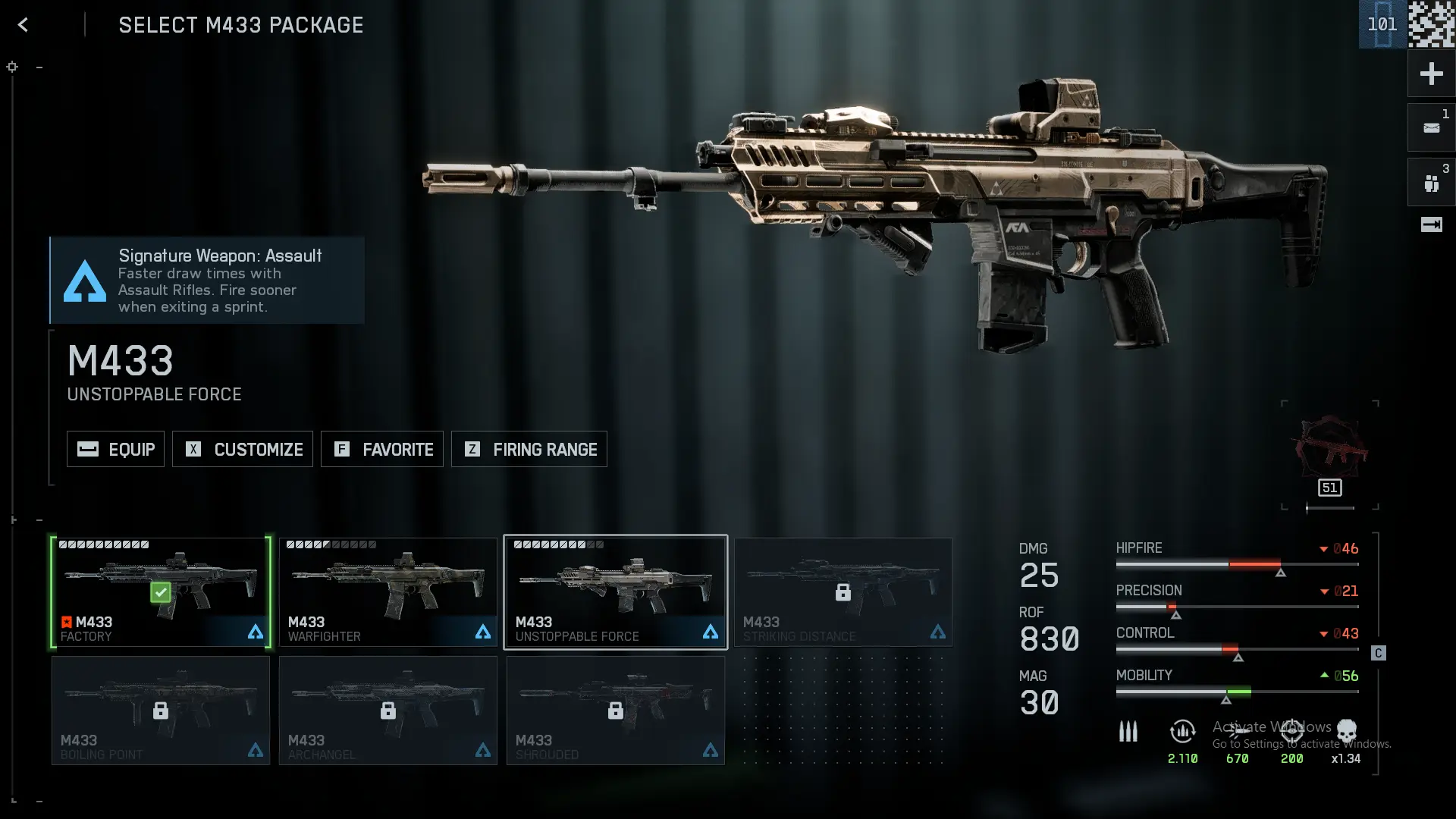Choose the locked M433 Archangel package
Viewport: 1456px width, 819px height.
pos(388,711)
